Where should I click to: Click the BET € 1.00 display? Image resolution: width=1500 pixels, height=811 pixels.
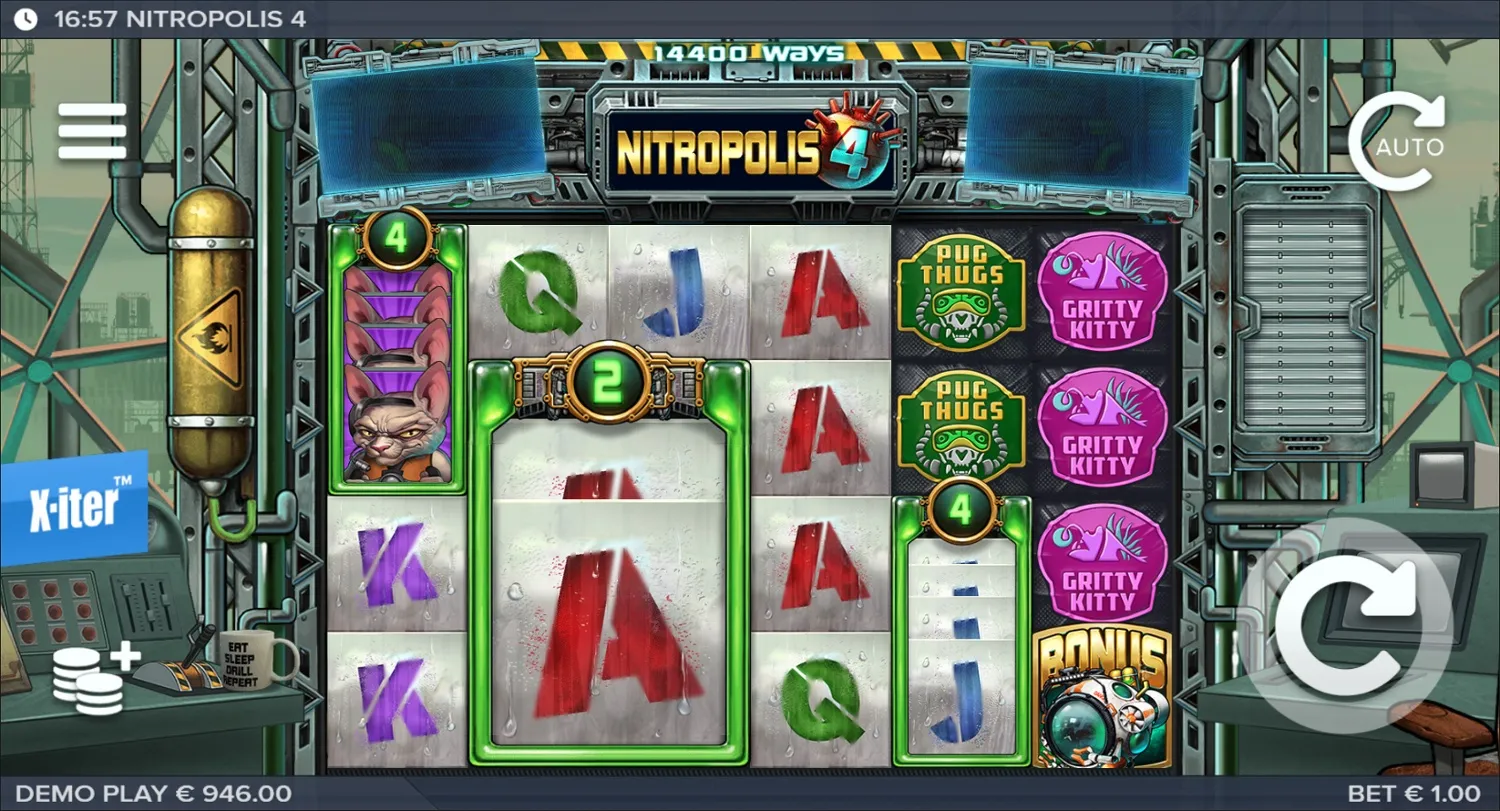tap(1415, 792)
